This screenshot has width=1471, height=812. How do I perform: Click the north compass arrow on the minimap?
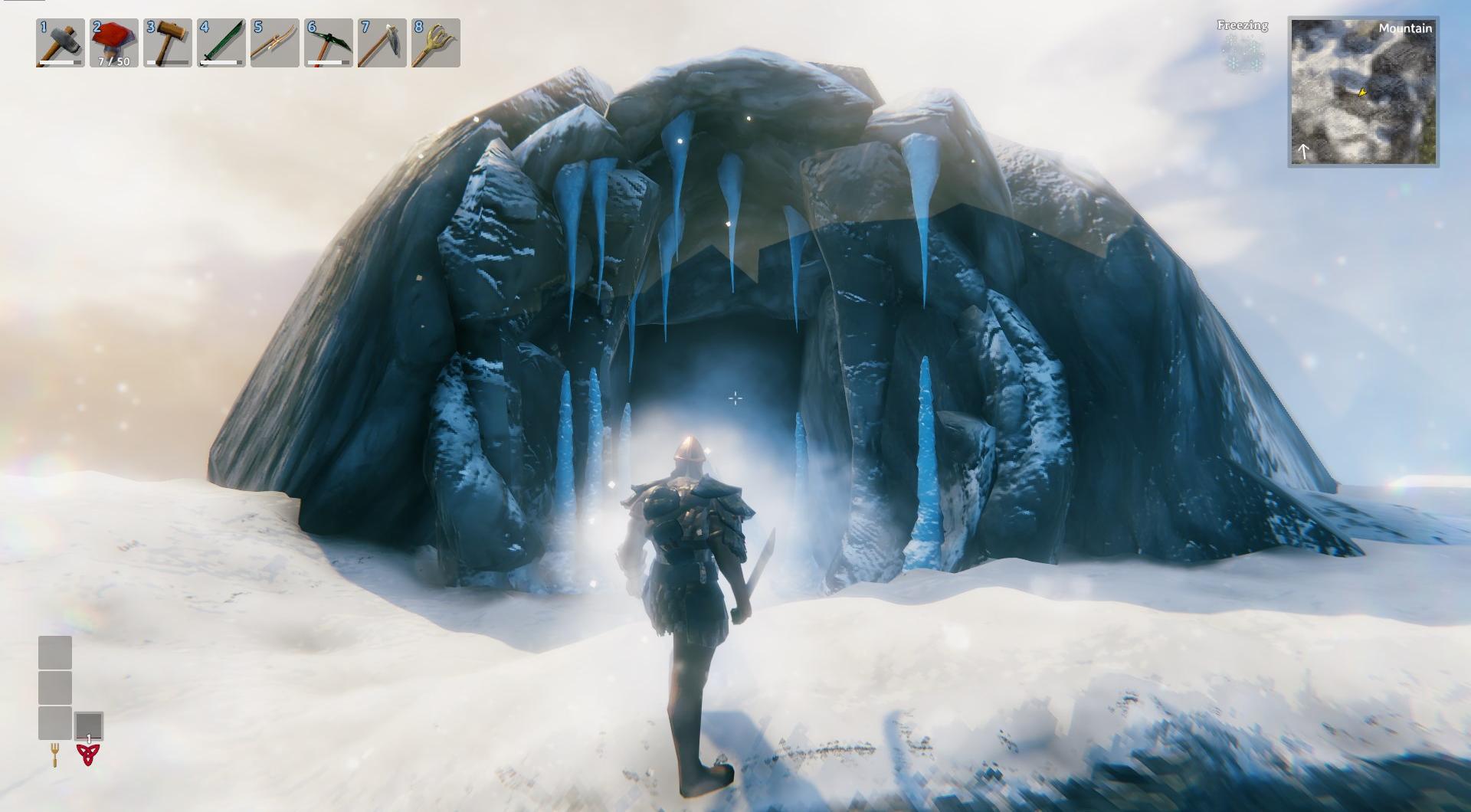pos(1302,150)
